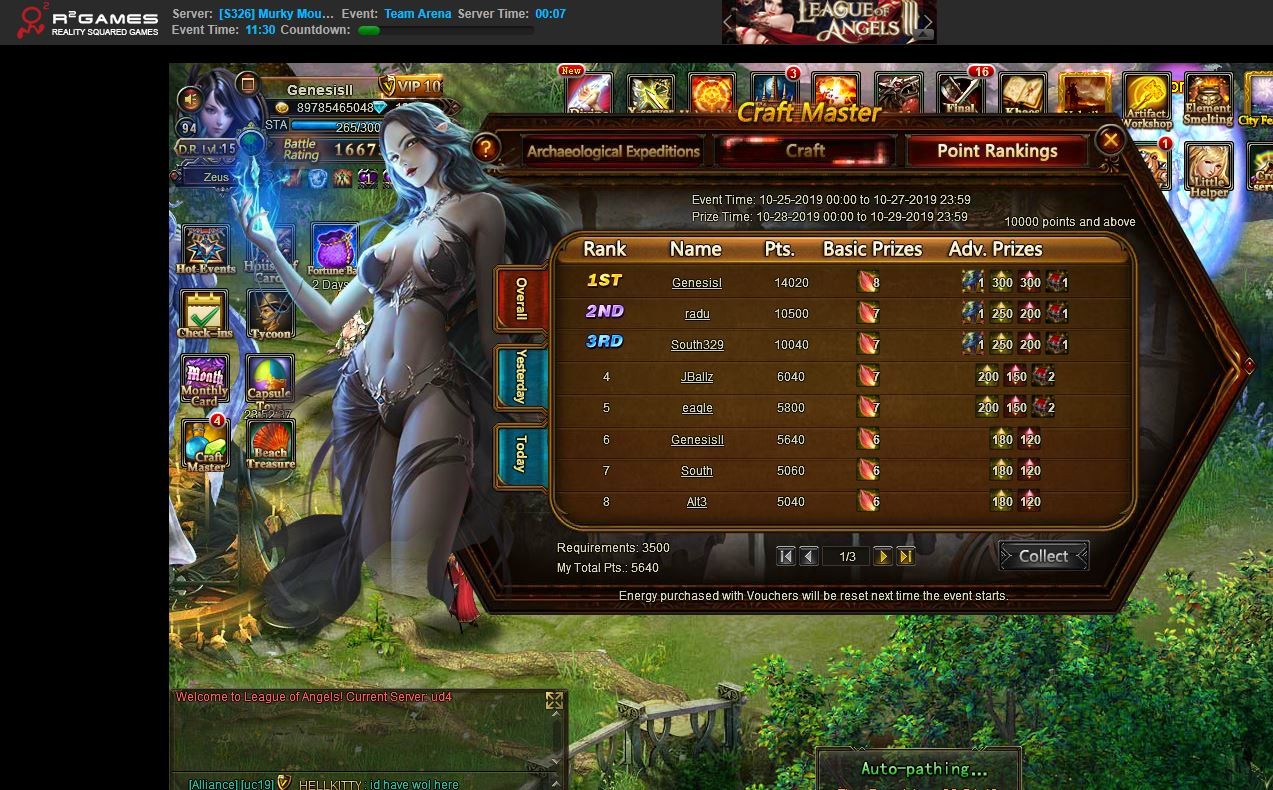Open the Monthly Card icon
The image size is (1273, 790).
[205, 380]
